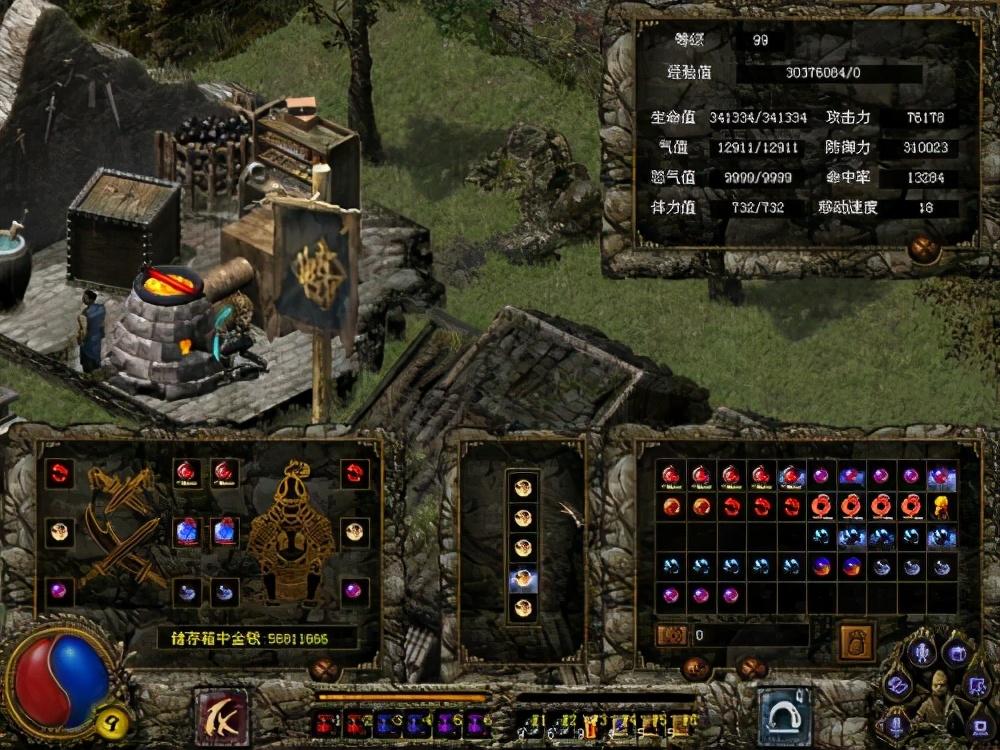The image size is (1000, 750).
Task: Click the gold amount button left of counter
Action: tap(670, 635)
